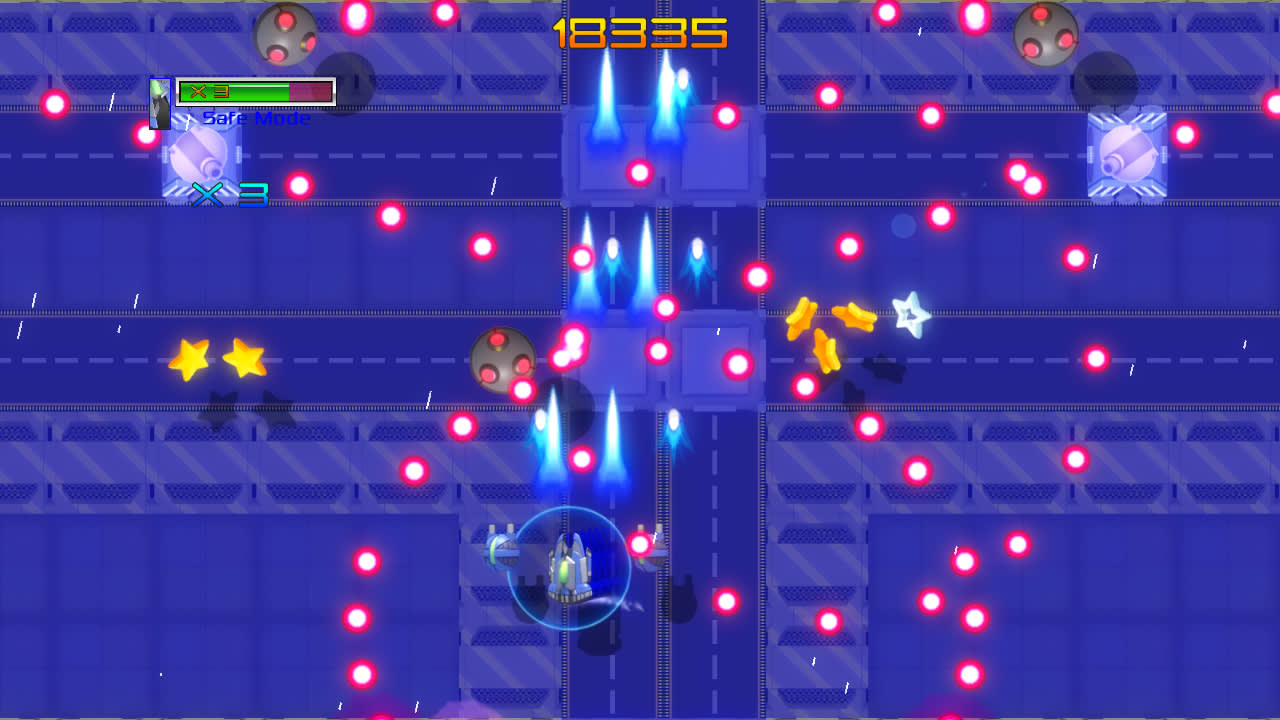The height and width of the screenshot is (720, 1280).
Task: Click the white star power-up near the orange stars
Action: pyautogui.click(x=908, y=316)
